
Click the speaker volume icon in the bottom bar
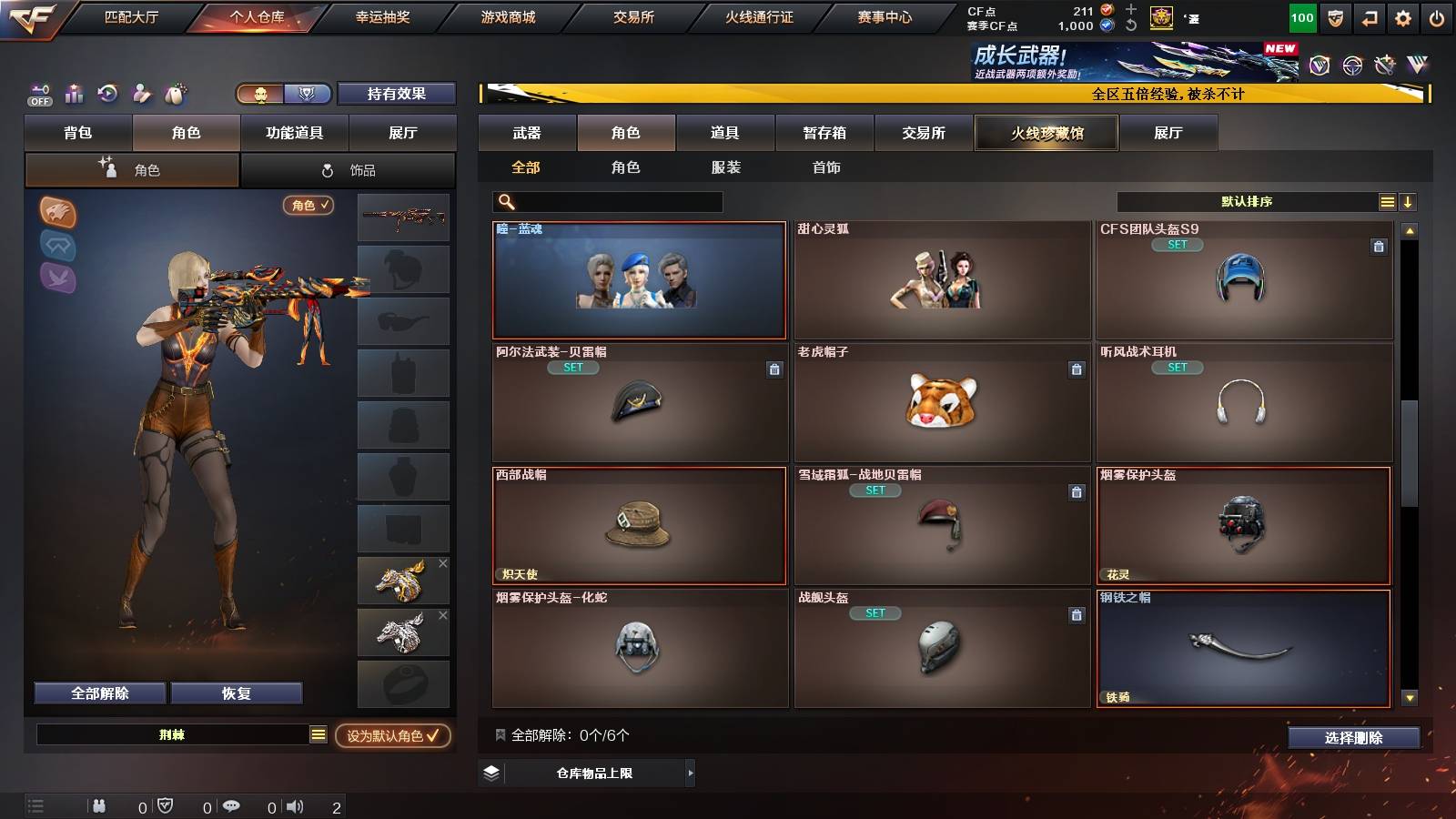pyautogui.click(x=295, y=805)
